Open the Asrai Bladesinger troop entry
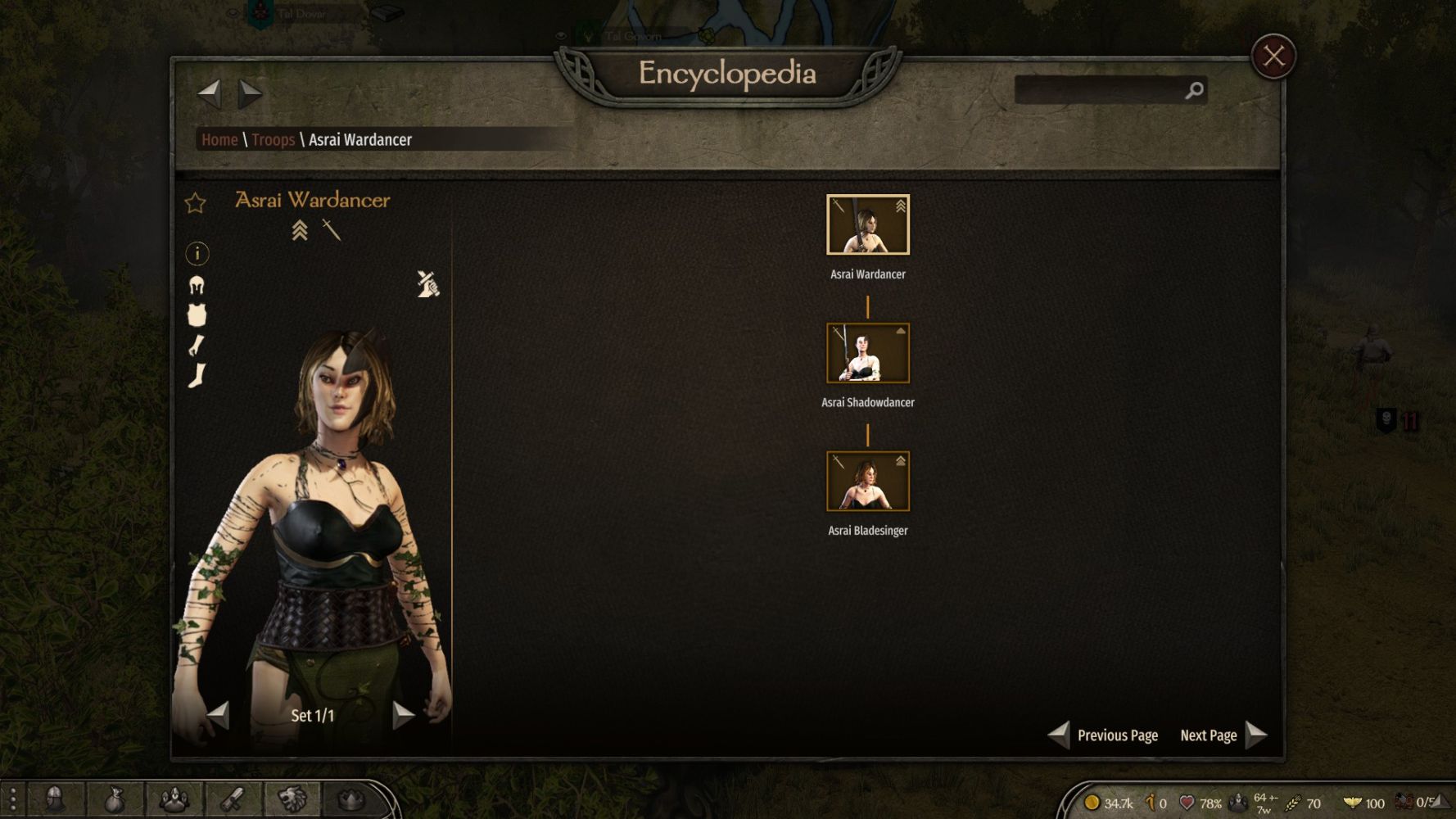The width and height of the screenshot is (1456, 819). tap(868, 482)
